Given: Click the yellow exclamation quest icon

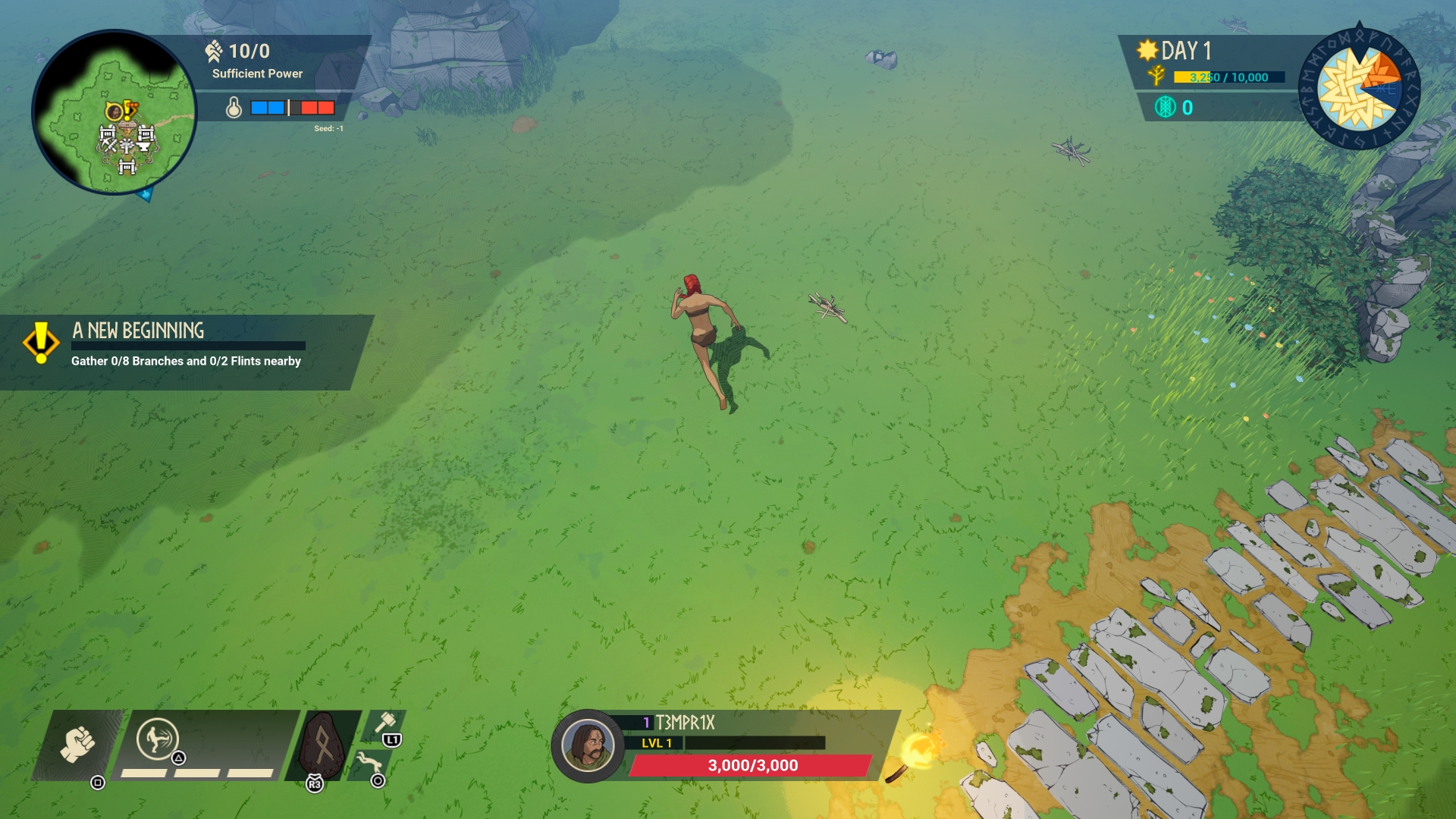Looking at the screenshot, I should (x=41, y=343).
